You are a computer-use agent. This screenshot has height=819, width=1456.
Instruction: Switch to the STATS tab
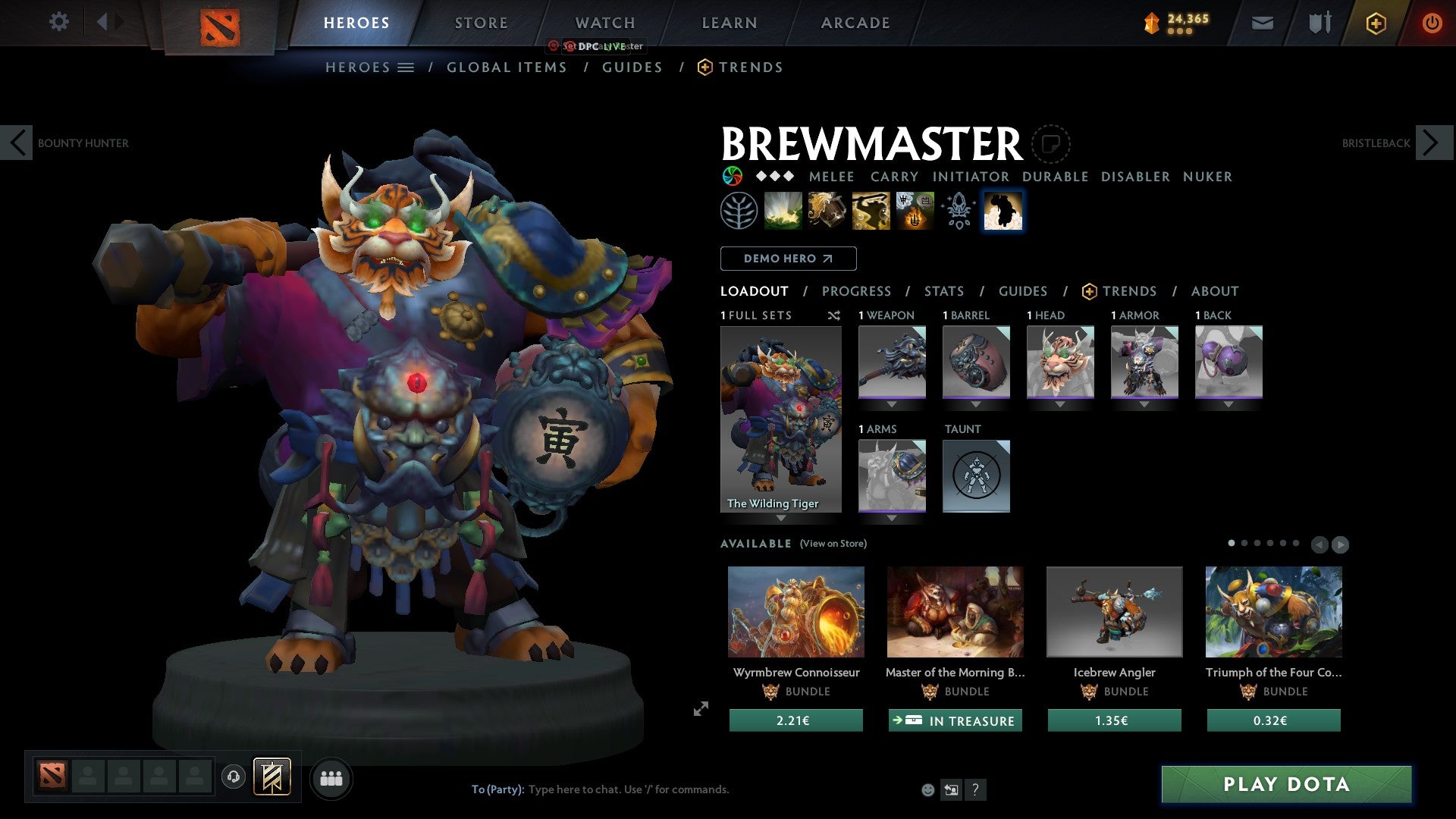tap(944, 290)
